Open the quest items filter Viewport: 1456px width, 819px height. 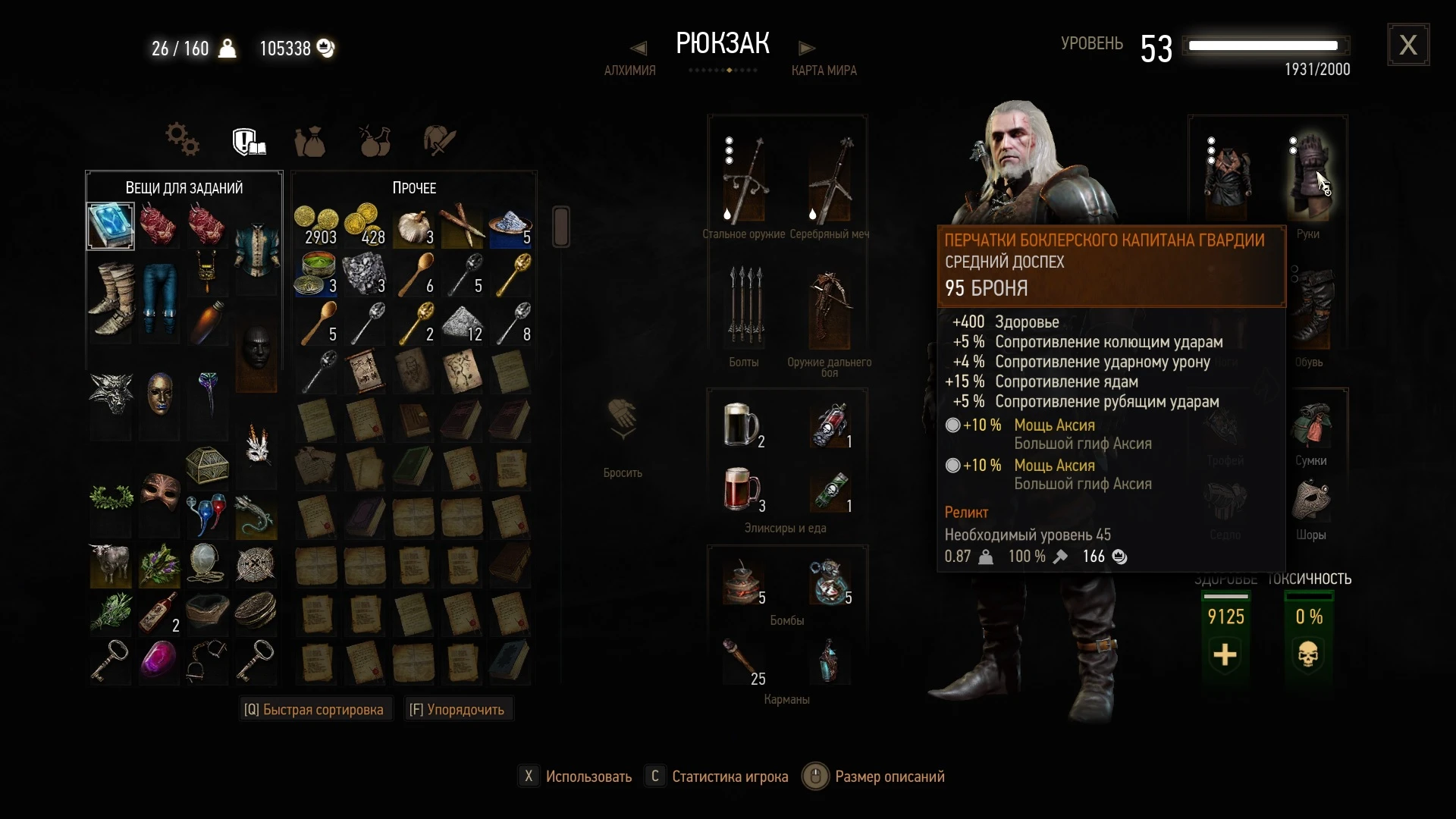click(248, 141)
